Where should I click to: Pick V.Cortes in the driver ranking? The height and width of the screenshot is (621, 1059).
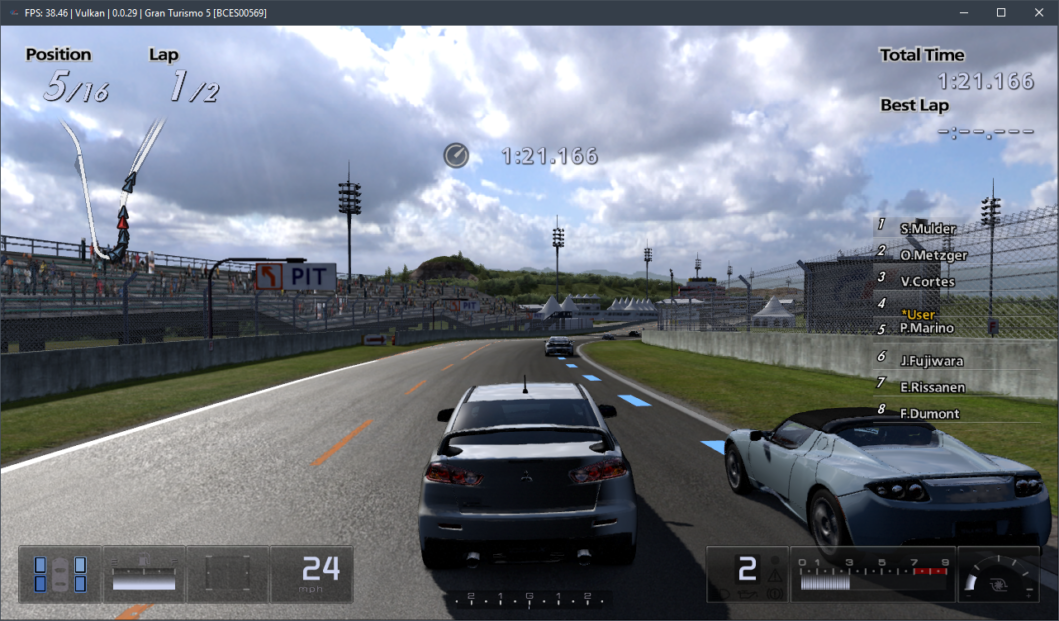(927, 281)
